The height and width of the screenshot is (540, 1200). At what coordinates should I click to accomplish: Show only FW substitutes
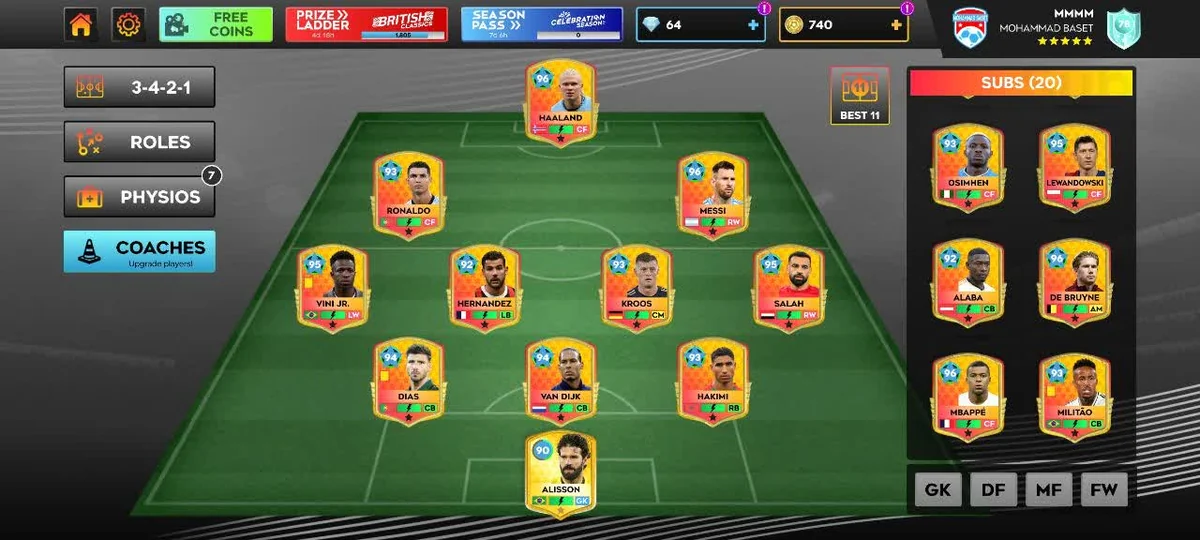[x=1104, y=490]
